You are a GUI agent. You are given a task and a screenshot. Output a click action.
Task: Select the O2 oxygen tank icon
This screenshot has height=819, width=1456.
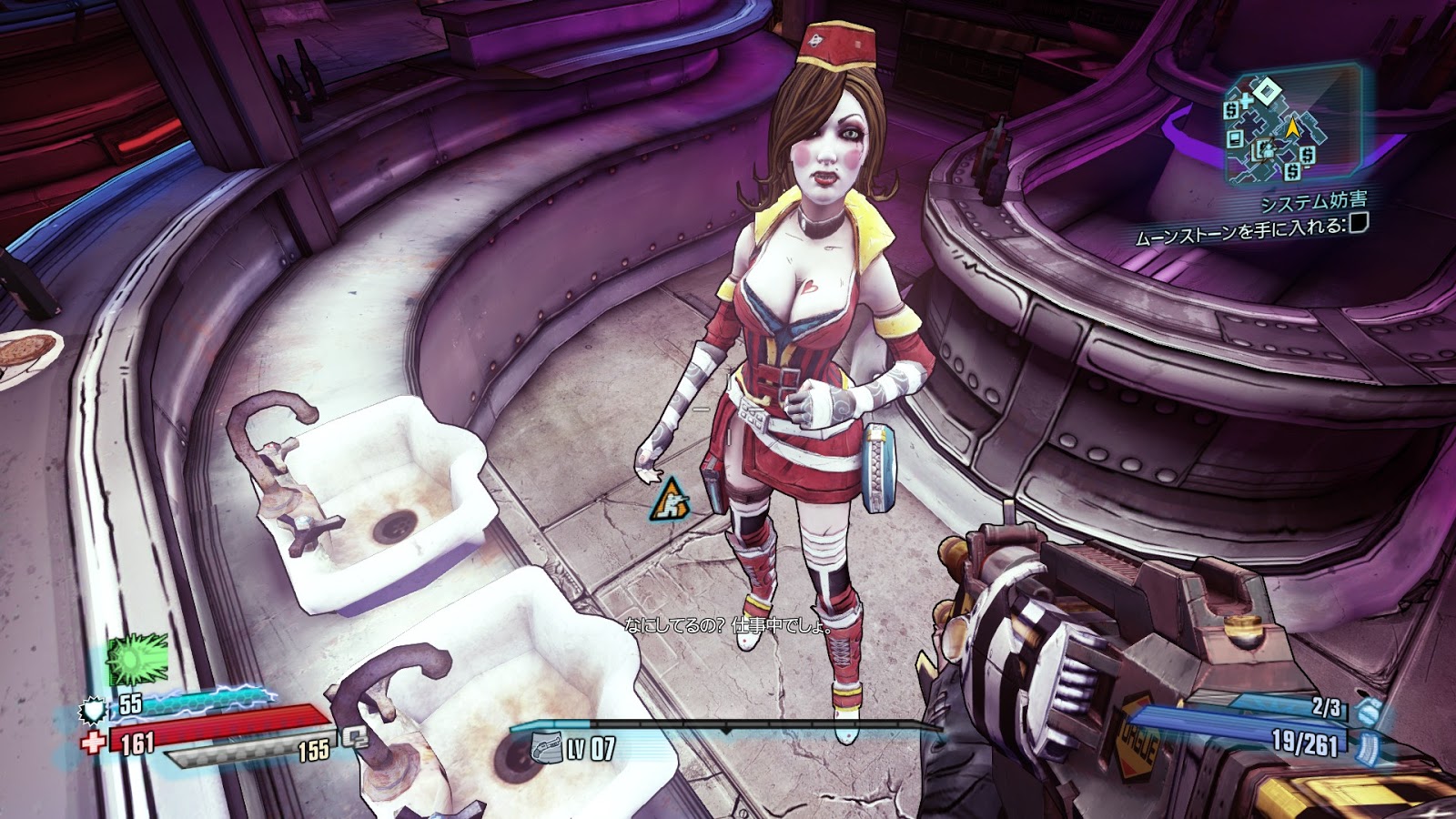(x=354, y=738)
